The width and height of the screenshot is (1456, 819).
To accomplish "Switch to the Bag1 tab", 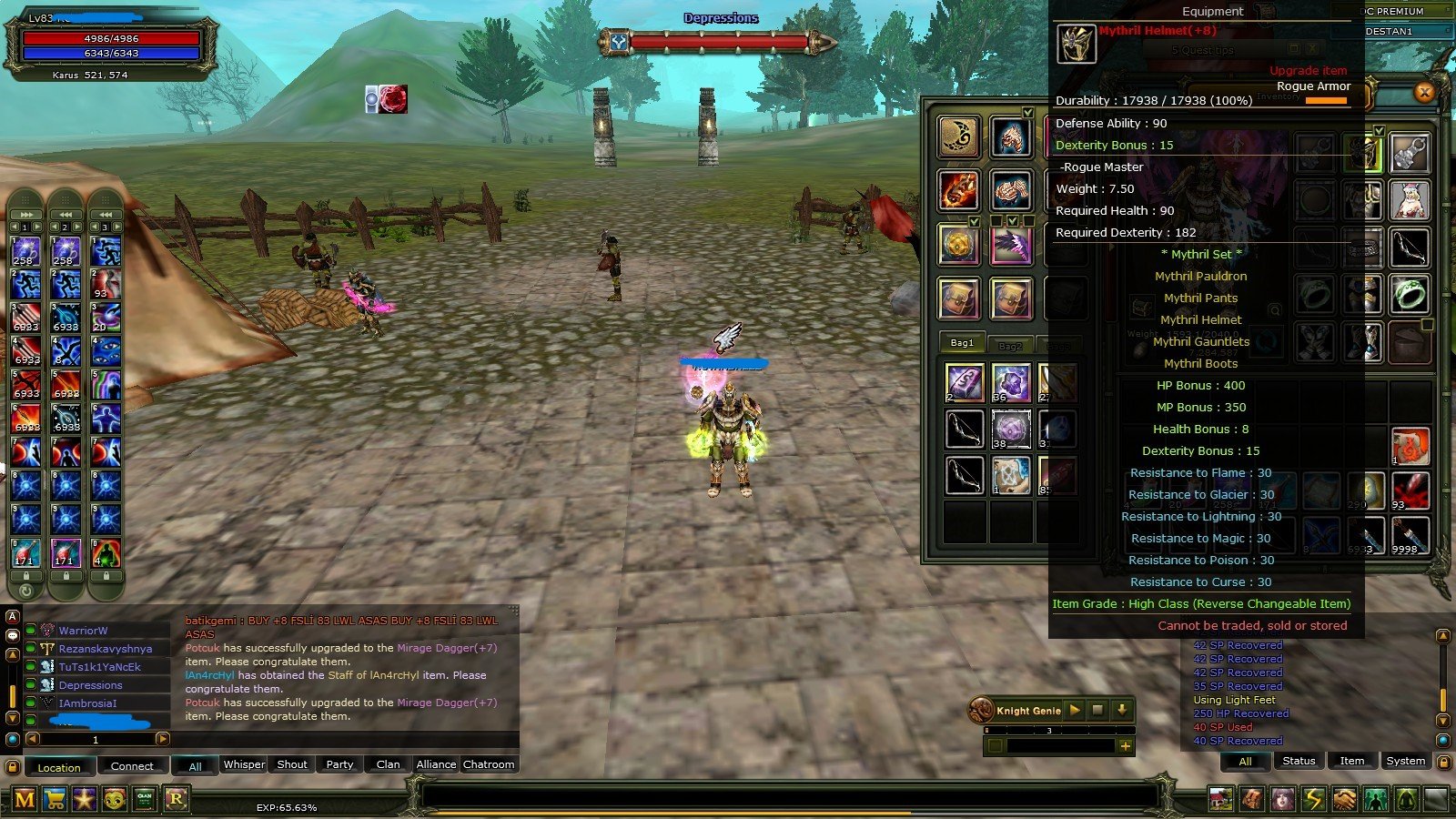I will point(962,343).
